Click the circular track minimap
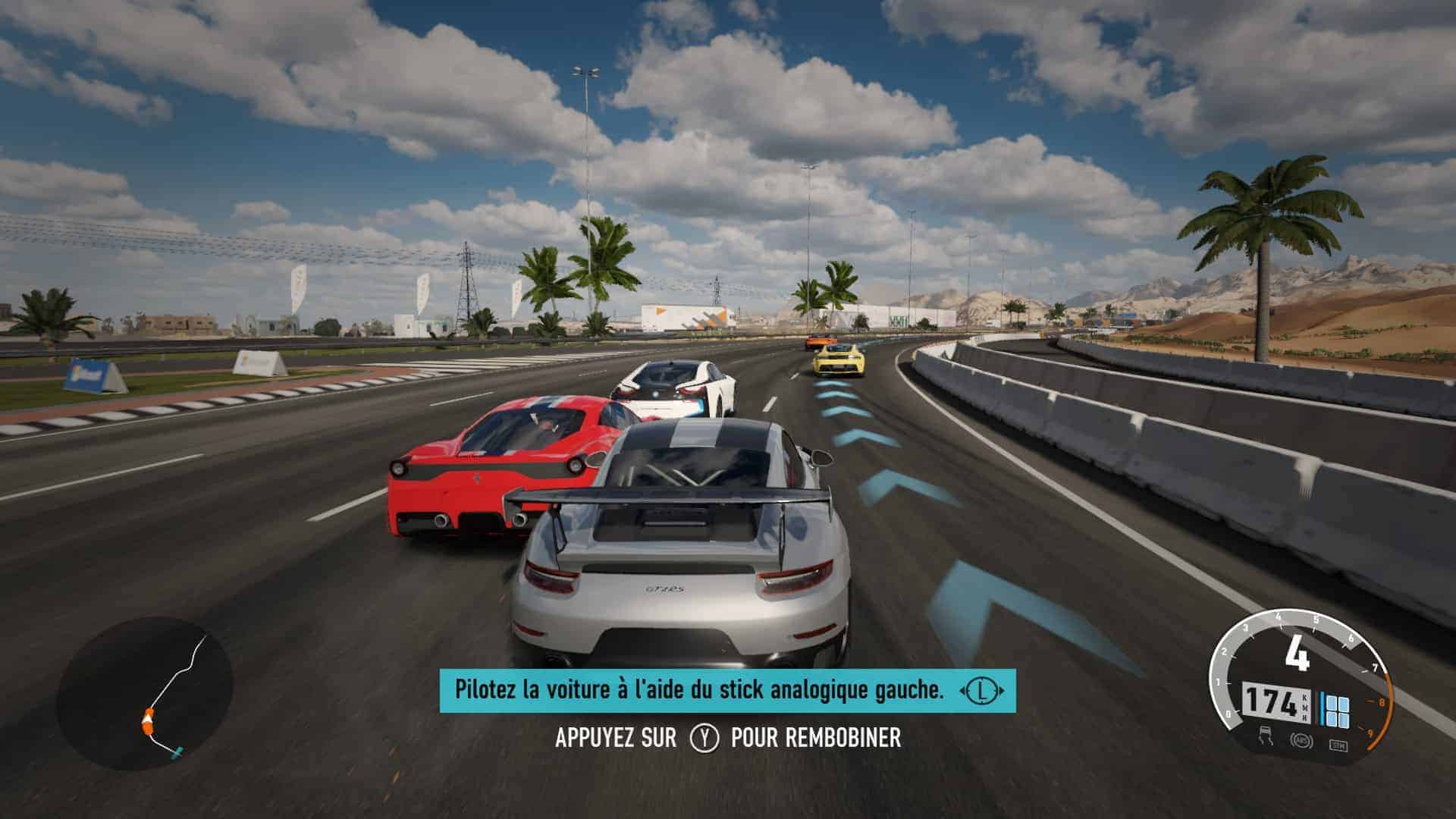Screen dimensions: 1456x819 click(144, 694)
